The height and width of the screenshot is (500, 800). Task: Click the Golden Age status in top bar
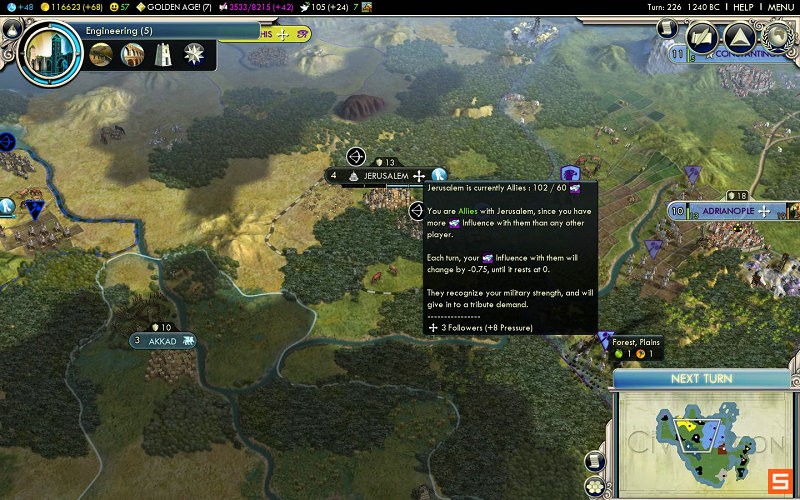pos(178,7)
